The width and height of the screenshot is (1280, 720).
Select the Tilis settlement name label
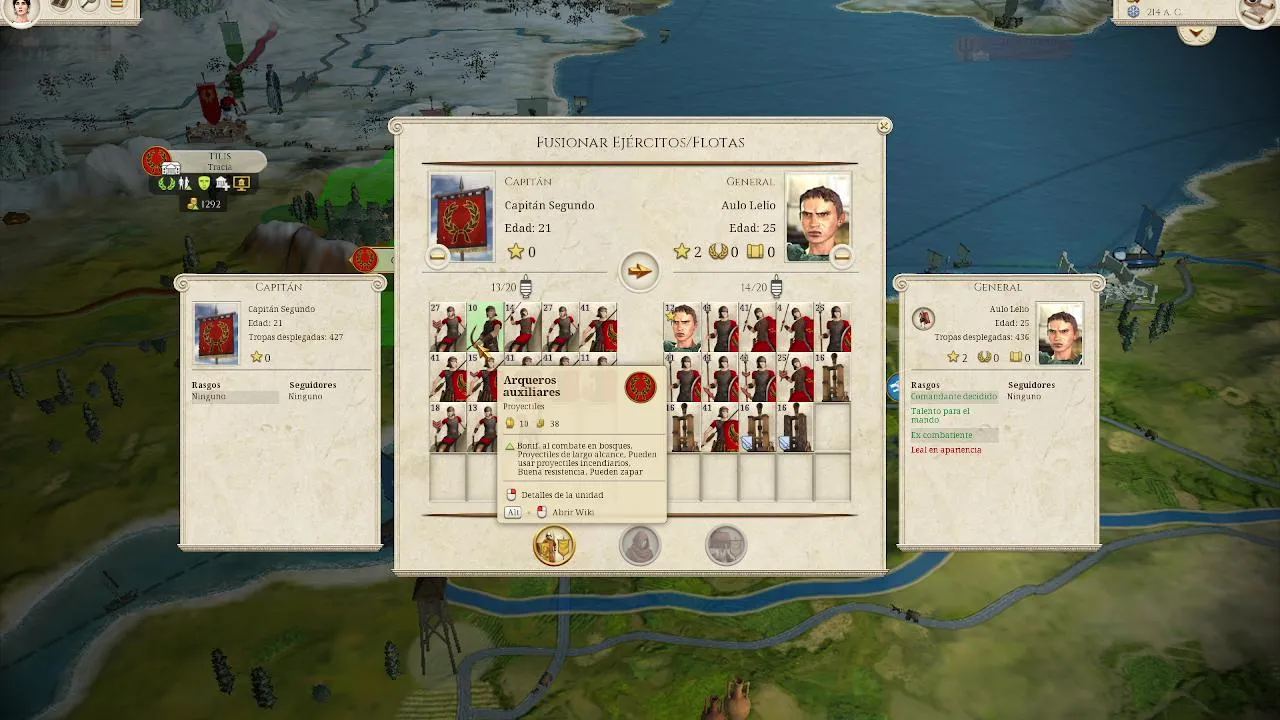(220, 162)
